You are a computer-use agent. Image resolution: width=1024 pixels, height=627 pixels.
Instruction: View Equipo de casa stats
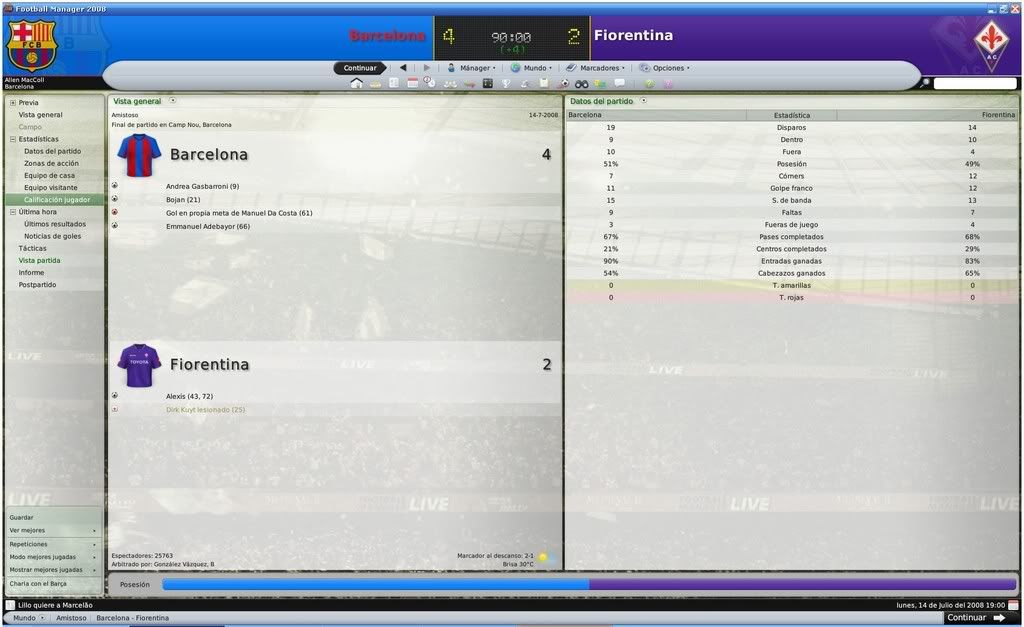pos(49,175)
